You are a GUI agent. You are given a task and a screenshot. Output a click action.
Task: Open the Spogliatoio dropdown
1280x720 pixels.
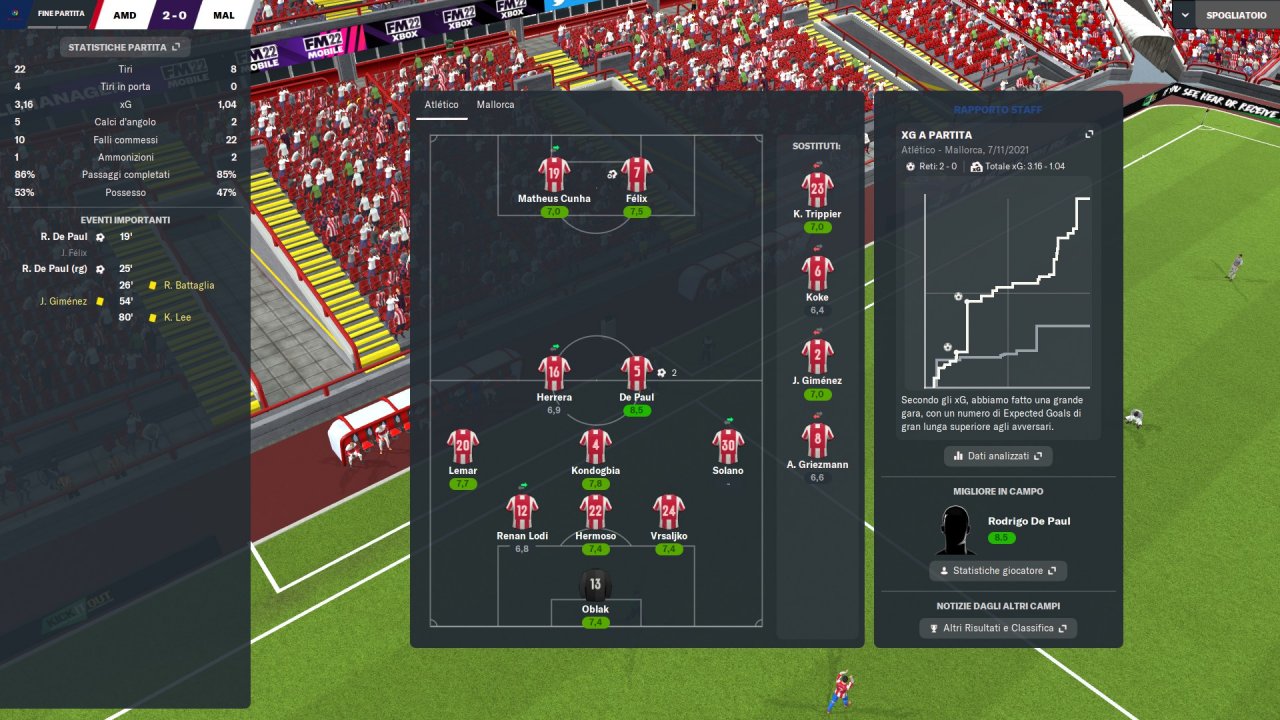pos(1225,16)
